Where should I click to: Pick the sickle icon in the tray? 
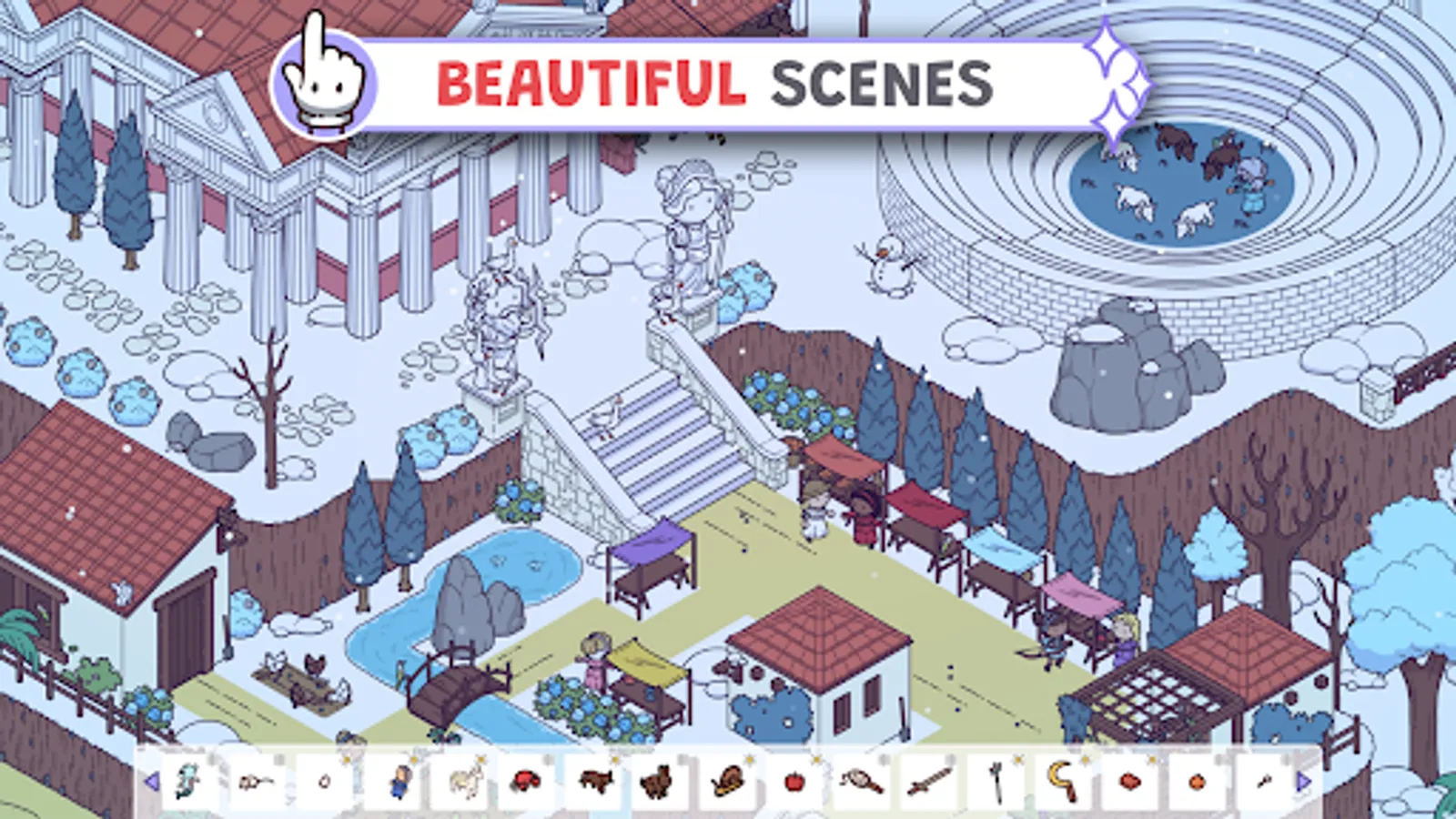[1061, 781]
